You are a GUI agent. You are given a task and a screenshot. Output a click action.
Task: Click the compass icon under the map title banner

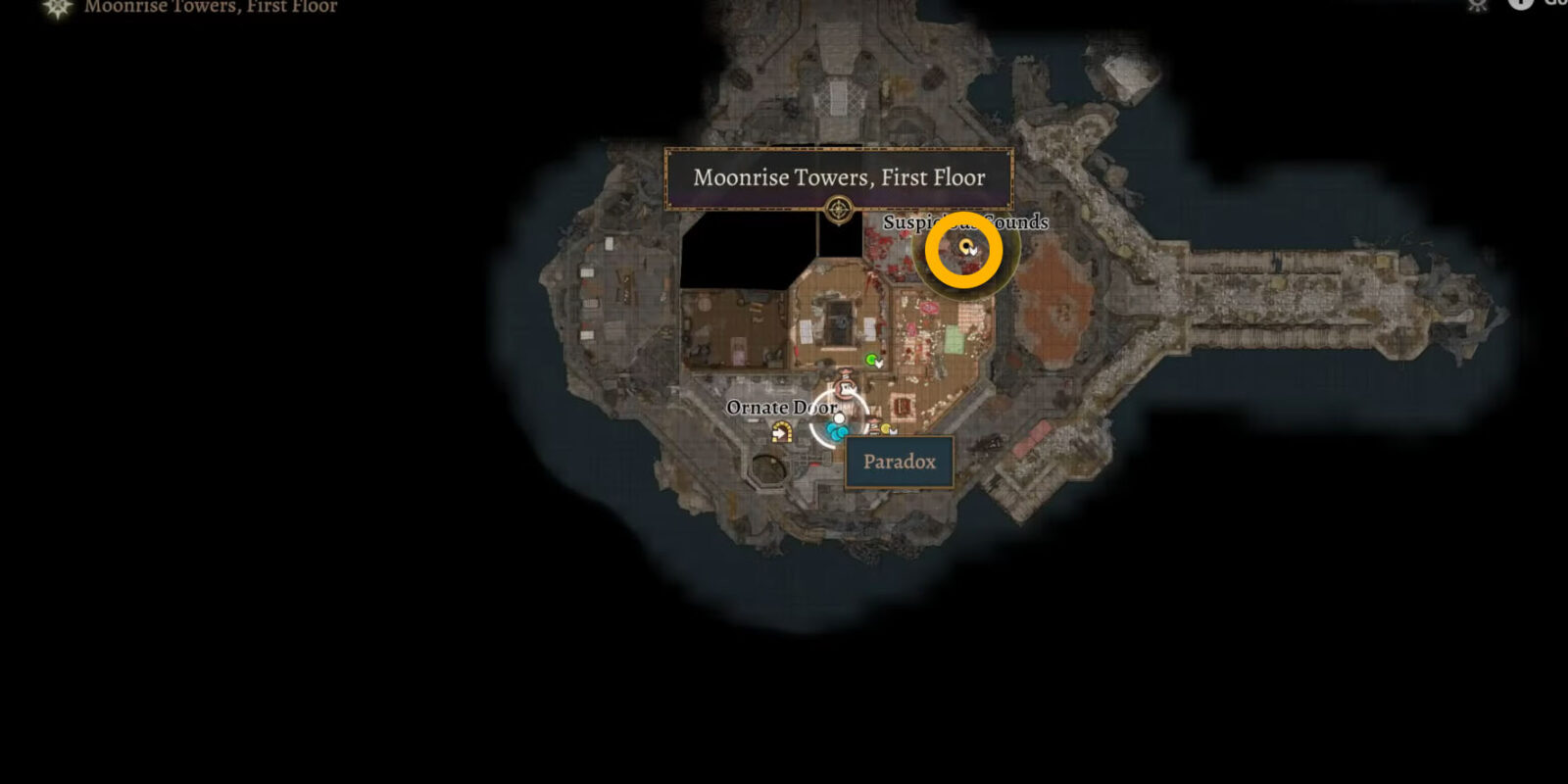point(840,207)
